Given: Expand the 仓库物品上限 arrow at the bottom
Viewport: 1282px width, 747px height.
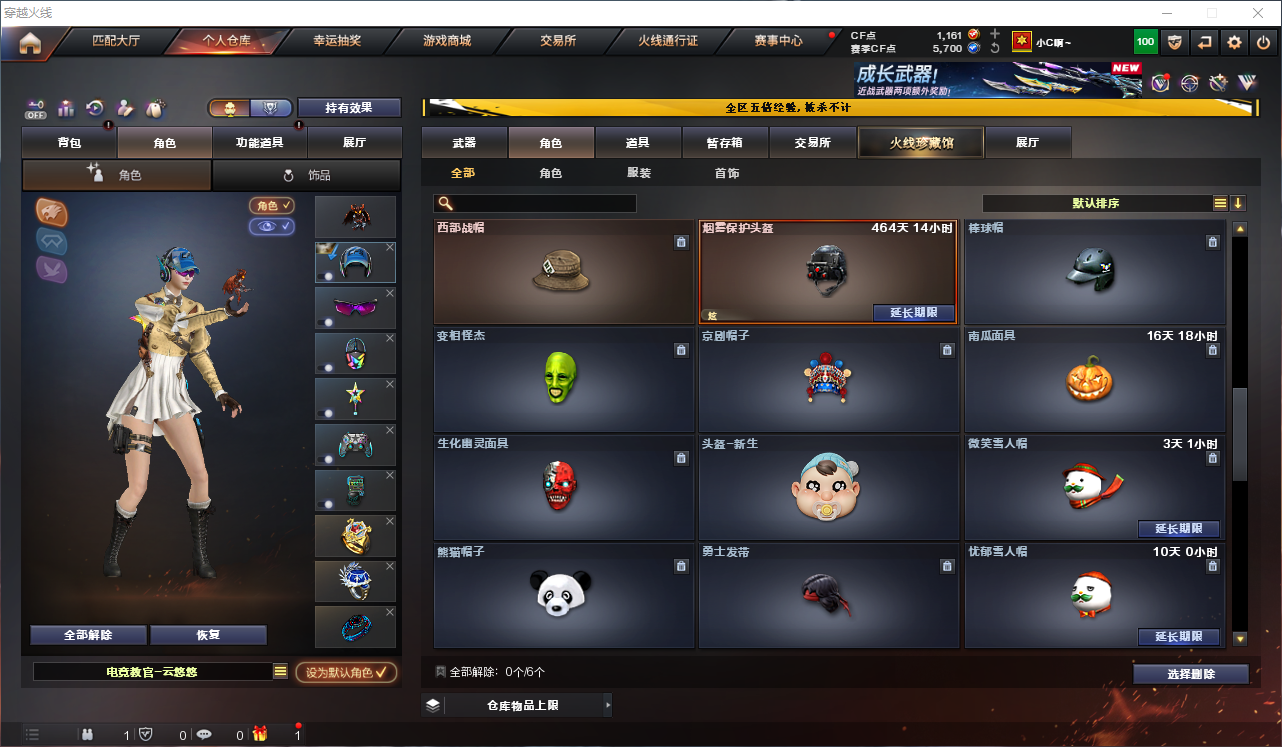Looking at the screenshot, I should point(607,705).
